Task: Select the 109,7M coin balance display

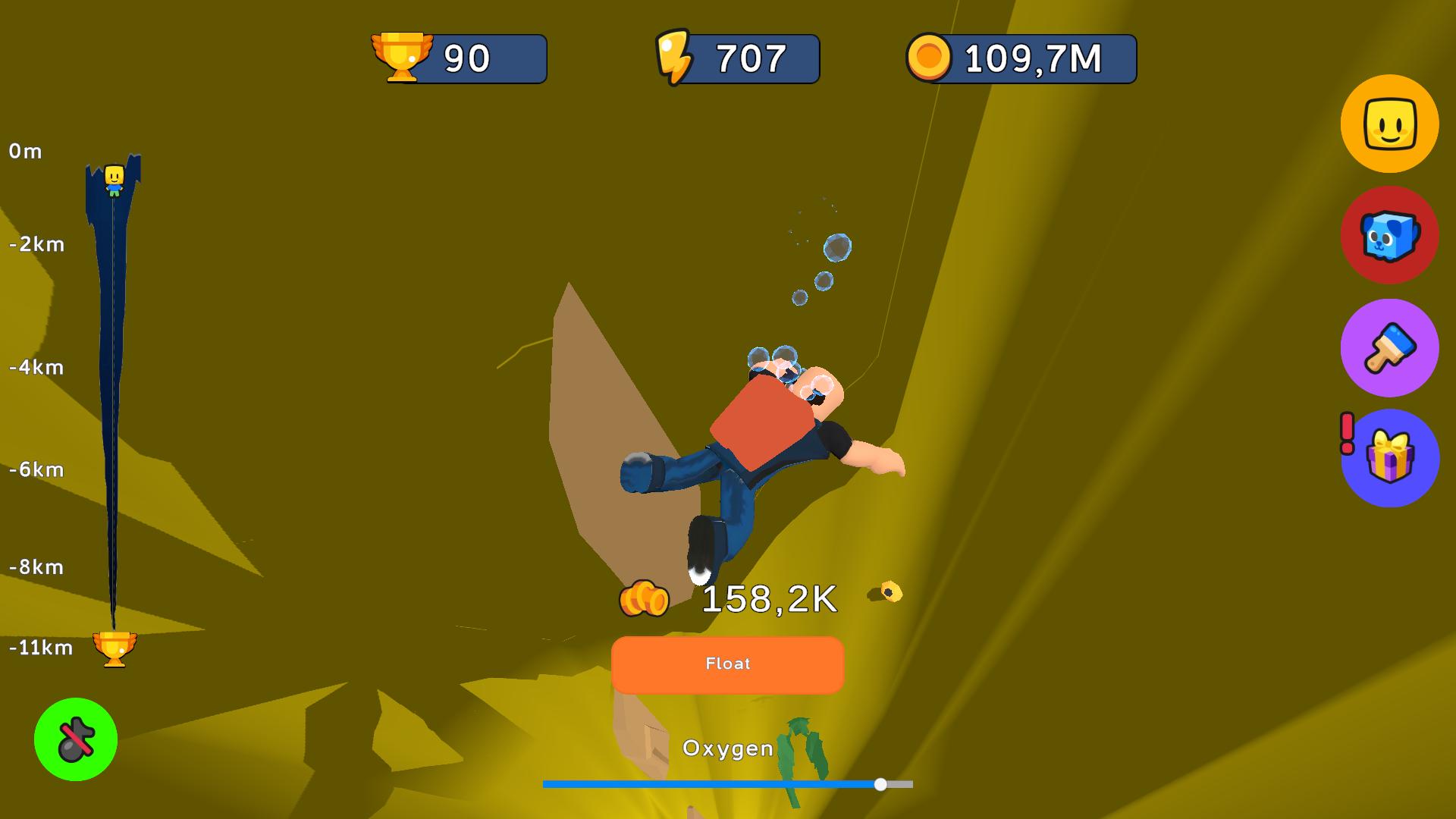Action: point(1020,58)
